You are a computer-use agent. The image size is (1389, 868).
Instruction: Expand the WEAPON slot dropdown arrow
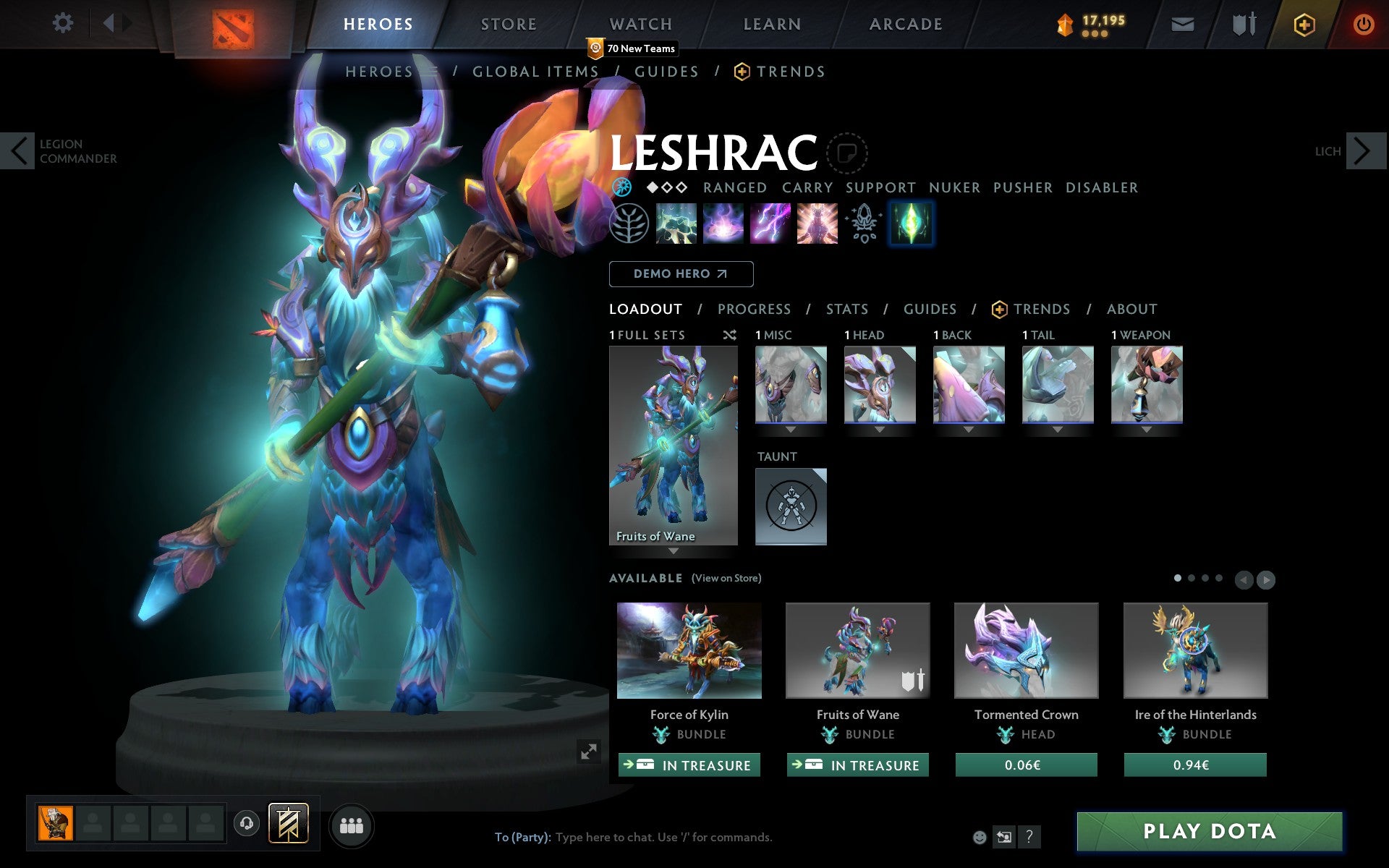(1147, 428)
